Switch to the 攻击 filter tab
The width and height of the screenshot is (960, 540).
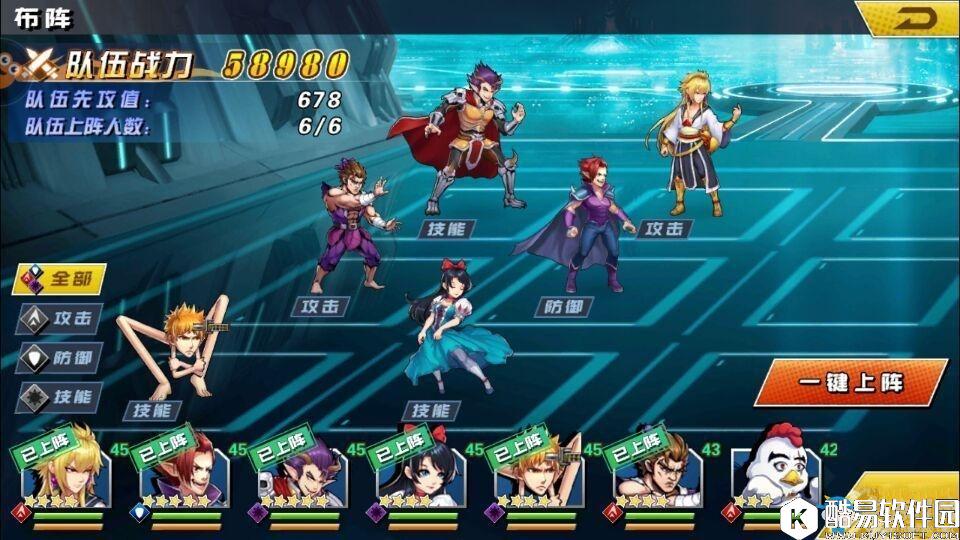pyautogui.click(x=60, y=319)
